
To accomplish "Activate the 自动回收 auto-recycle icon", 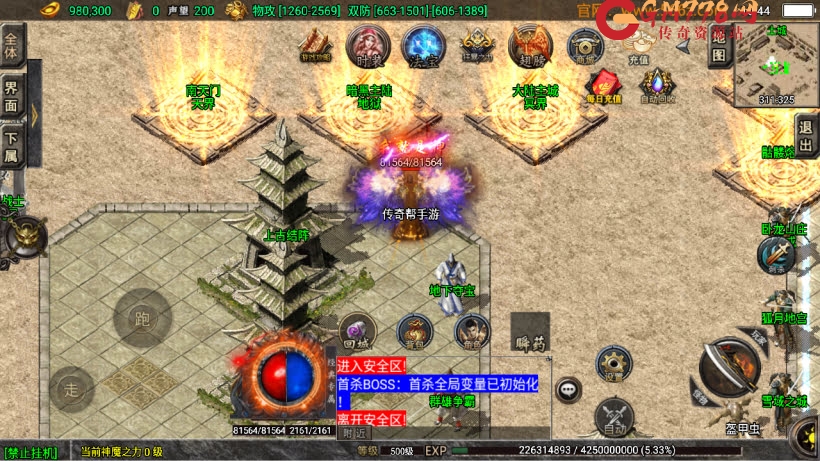I will pos(657,86).
